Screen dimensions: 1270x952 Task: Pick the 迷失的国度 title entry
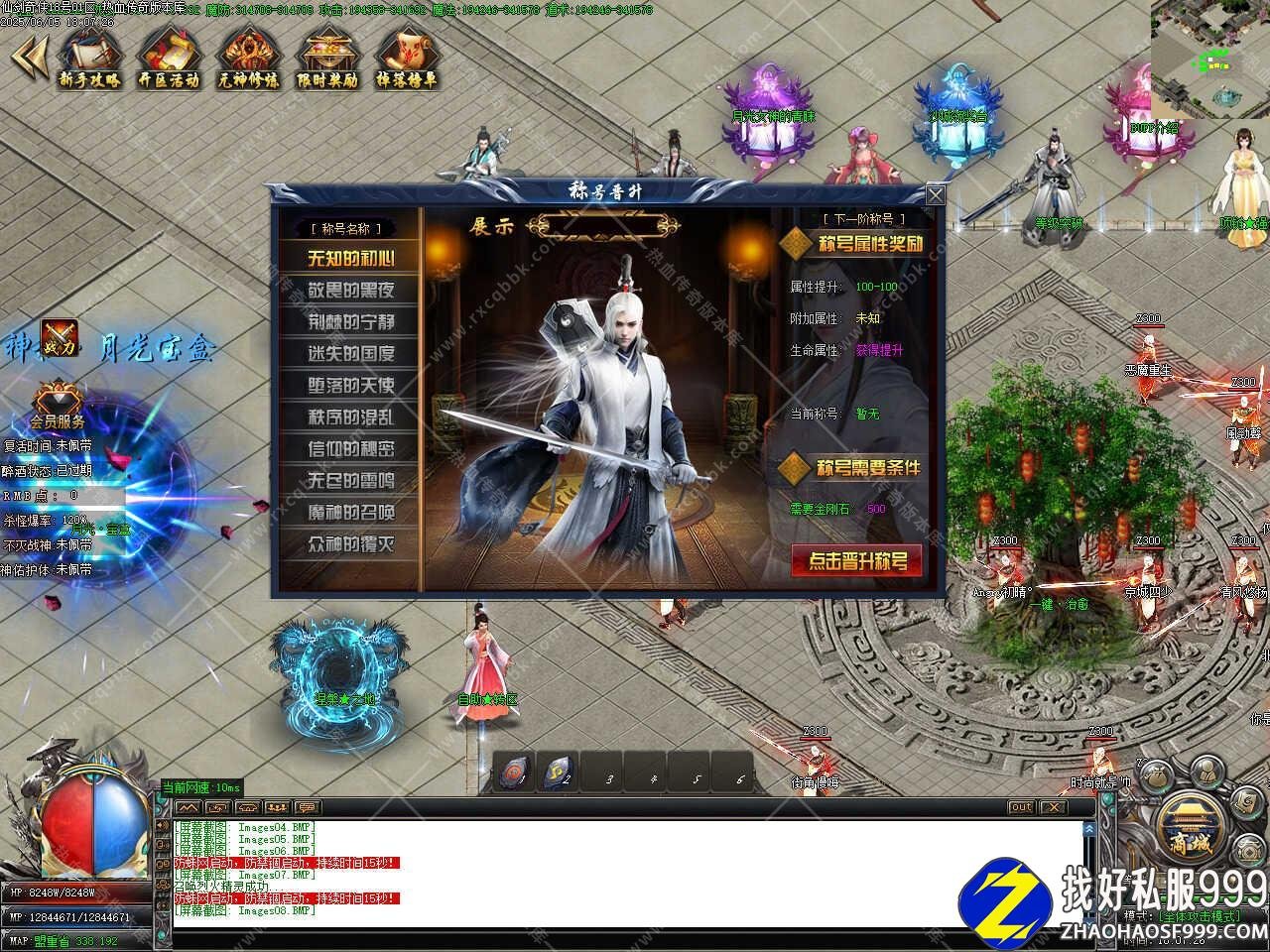click(350, 354)
